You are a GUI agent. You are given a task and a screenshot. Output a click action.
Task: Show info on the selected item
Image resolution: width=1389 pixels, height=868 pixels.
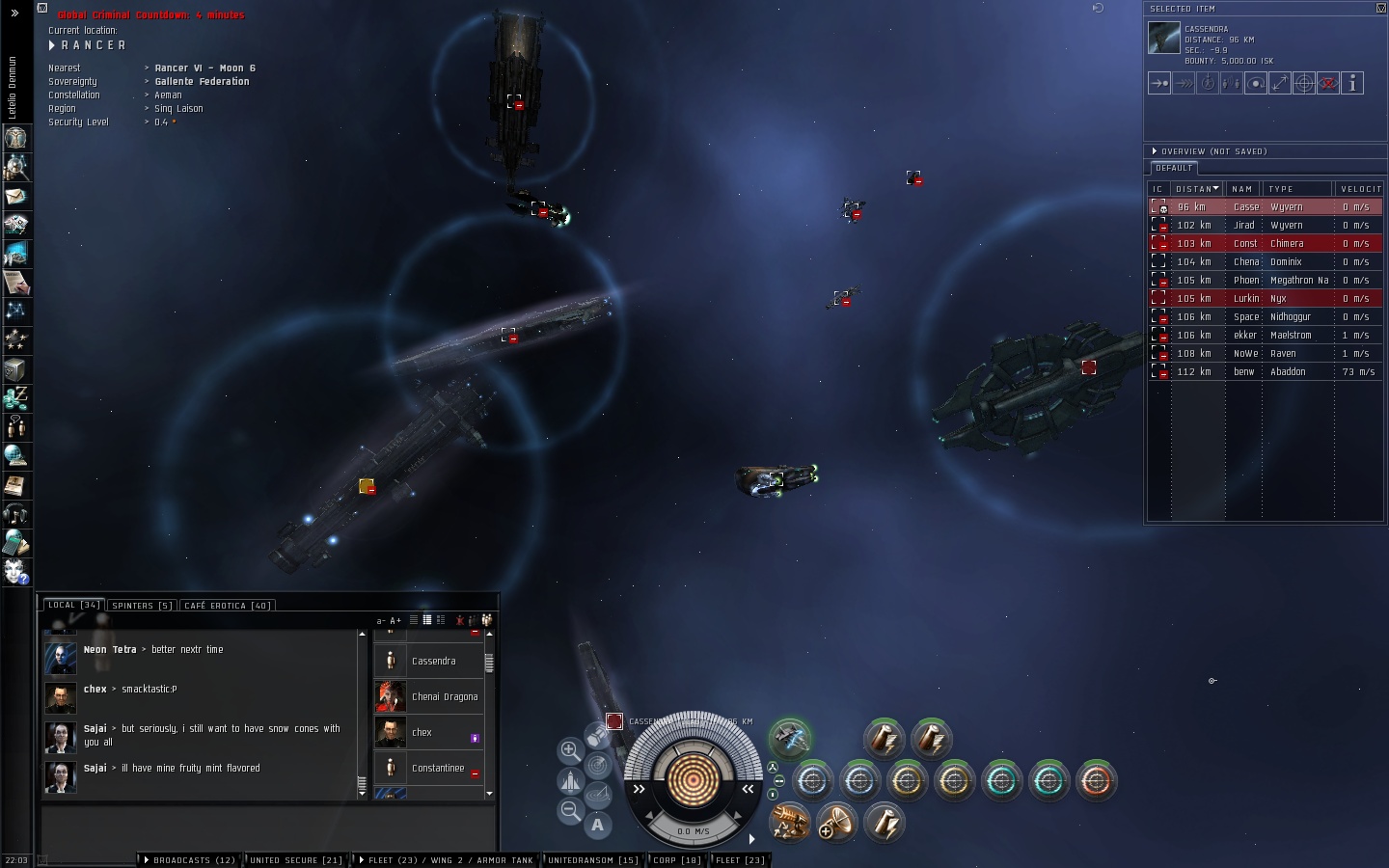1352,84
